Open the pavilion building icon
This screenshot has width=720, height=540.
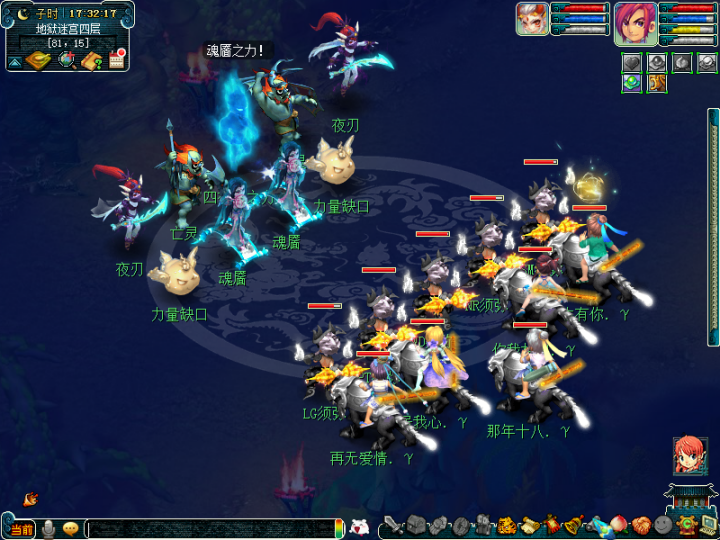691,499
